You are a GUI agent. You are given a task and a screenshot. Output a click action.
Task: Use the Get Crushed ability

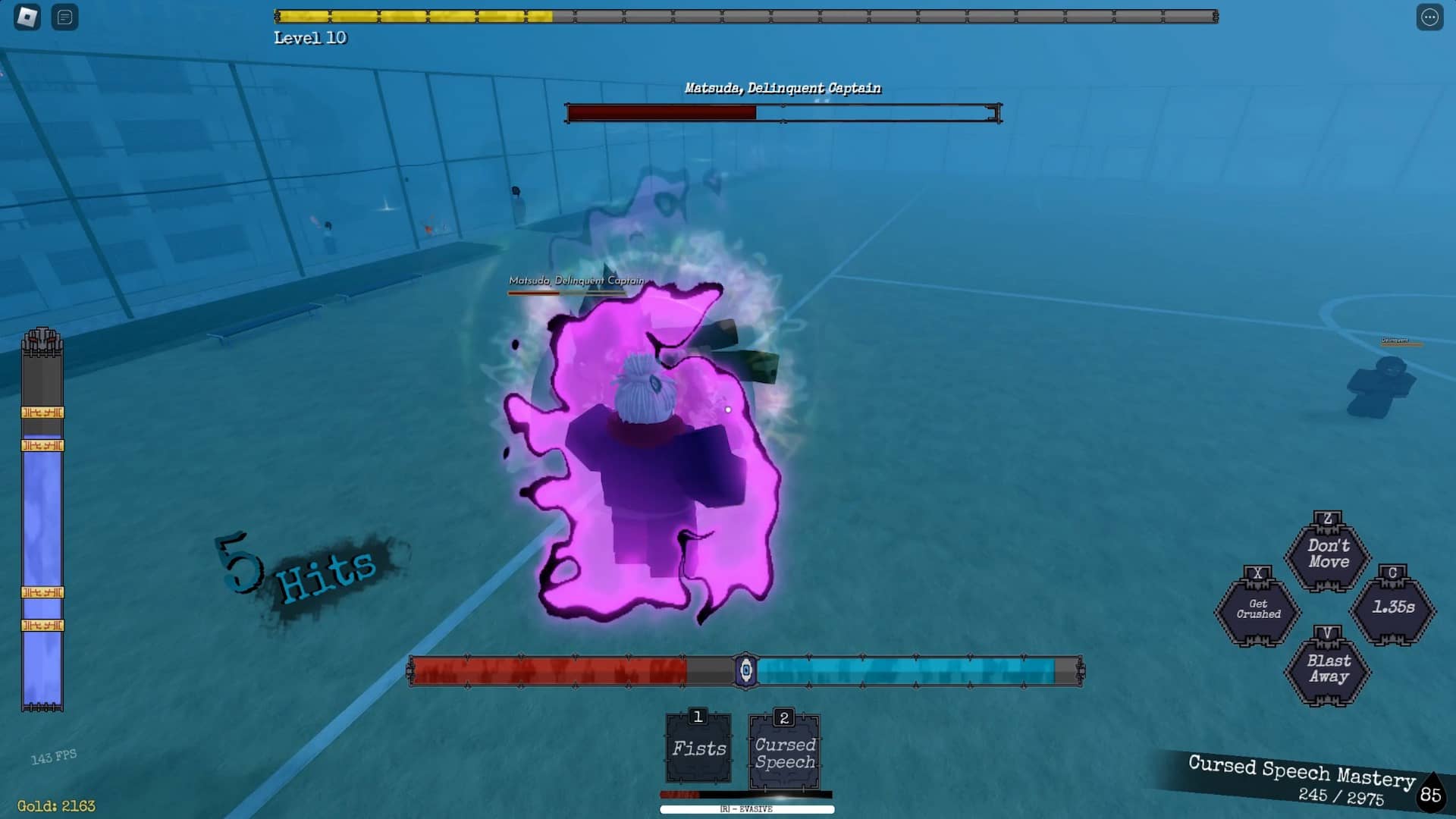1258,609
